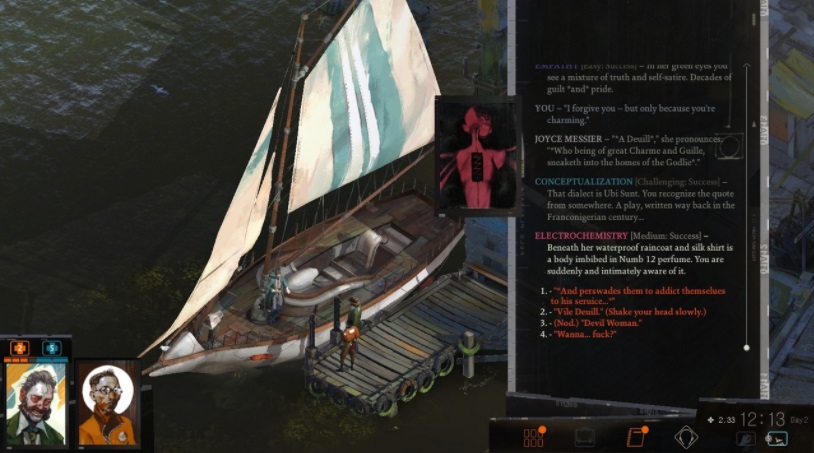Open the inventory briefcase icon
Screen dimensions: 814x453
(584, 437)
